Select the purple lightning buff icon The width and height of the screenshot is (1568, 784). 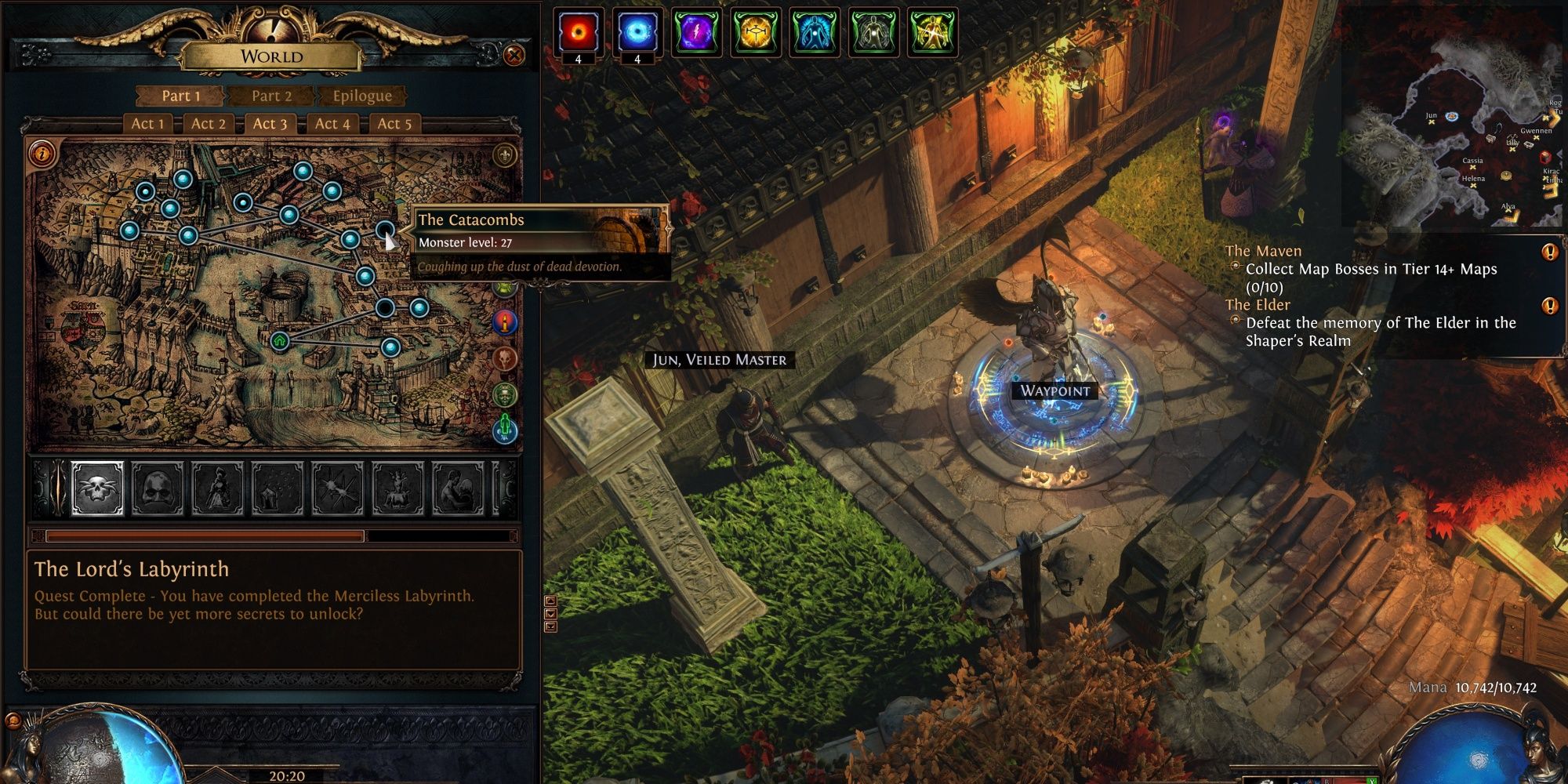[696, 34]
